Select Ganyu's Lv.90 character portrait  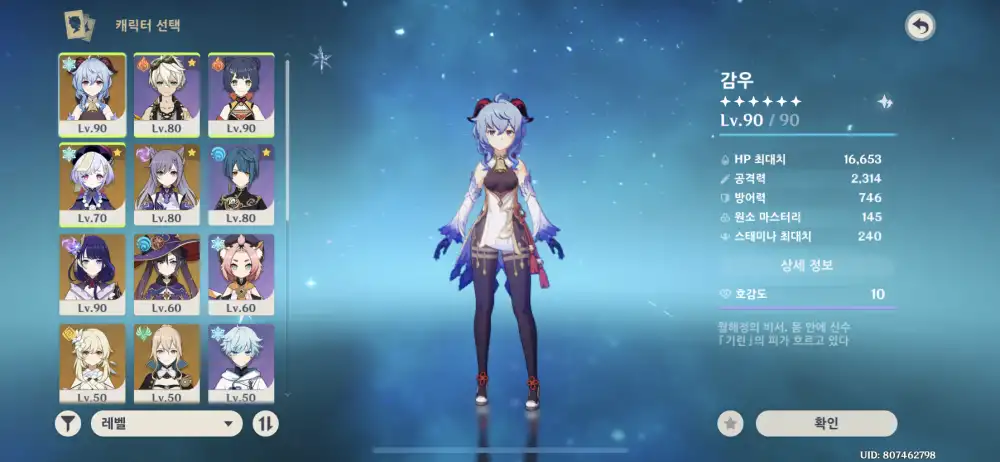point(92,94)
